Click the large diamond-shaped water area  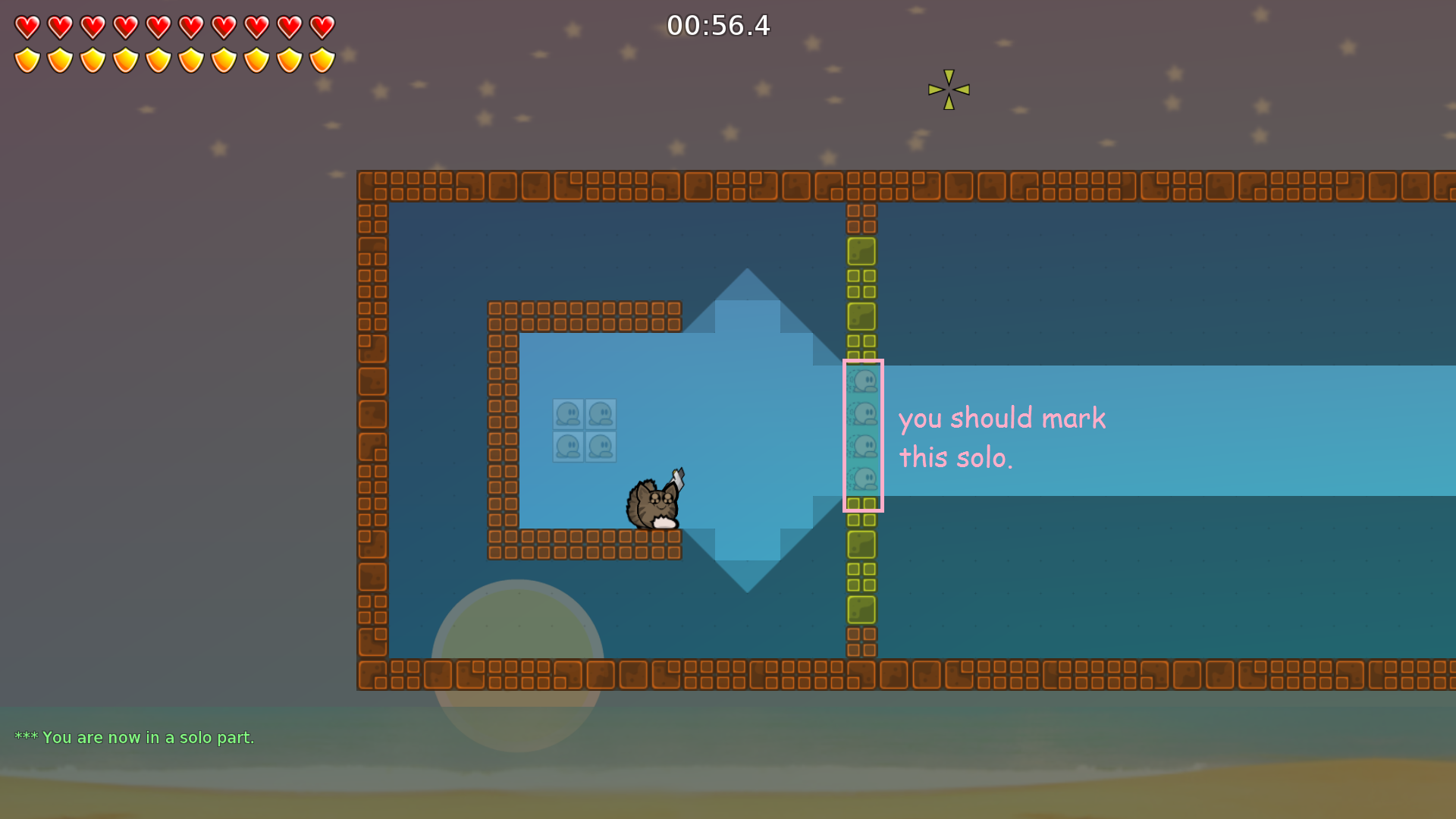(747, 428)
